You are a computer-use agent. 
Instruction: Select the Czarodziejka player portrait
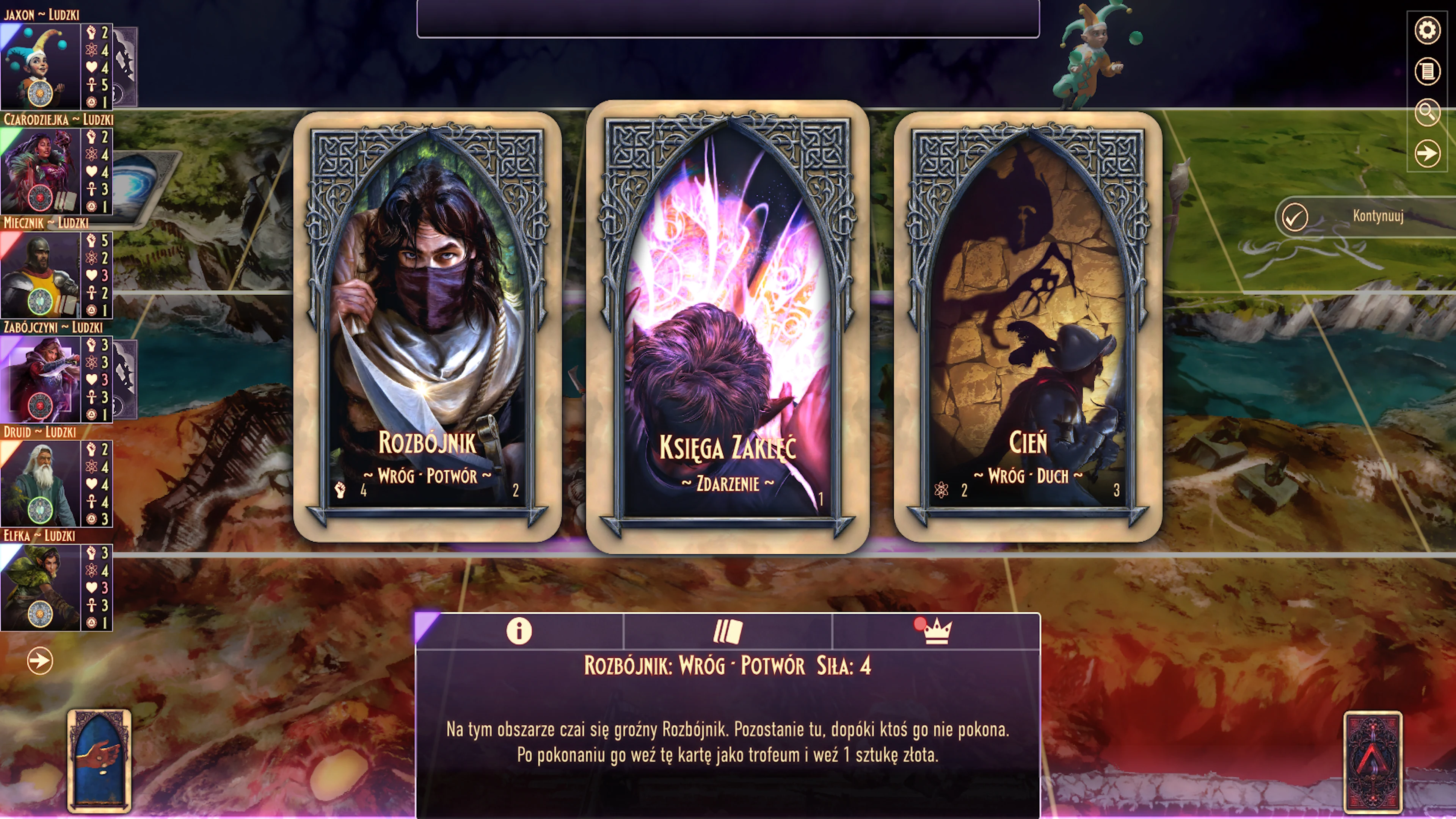click(41, 171)
